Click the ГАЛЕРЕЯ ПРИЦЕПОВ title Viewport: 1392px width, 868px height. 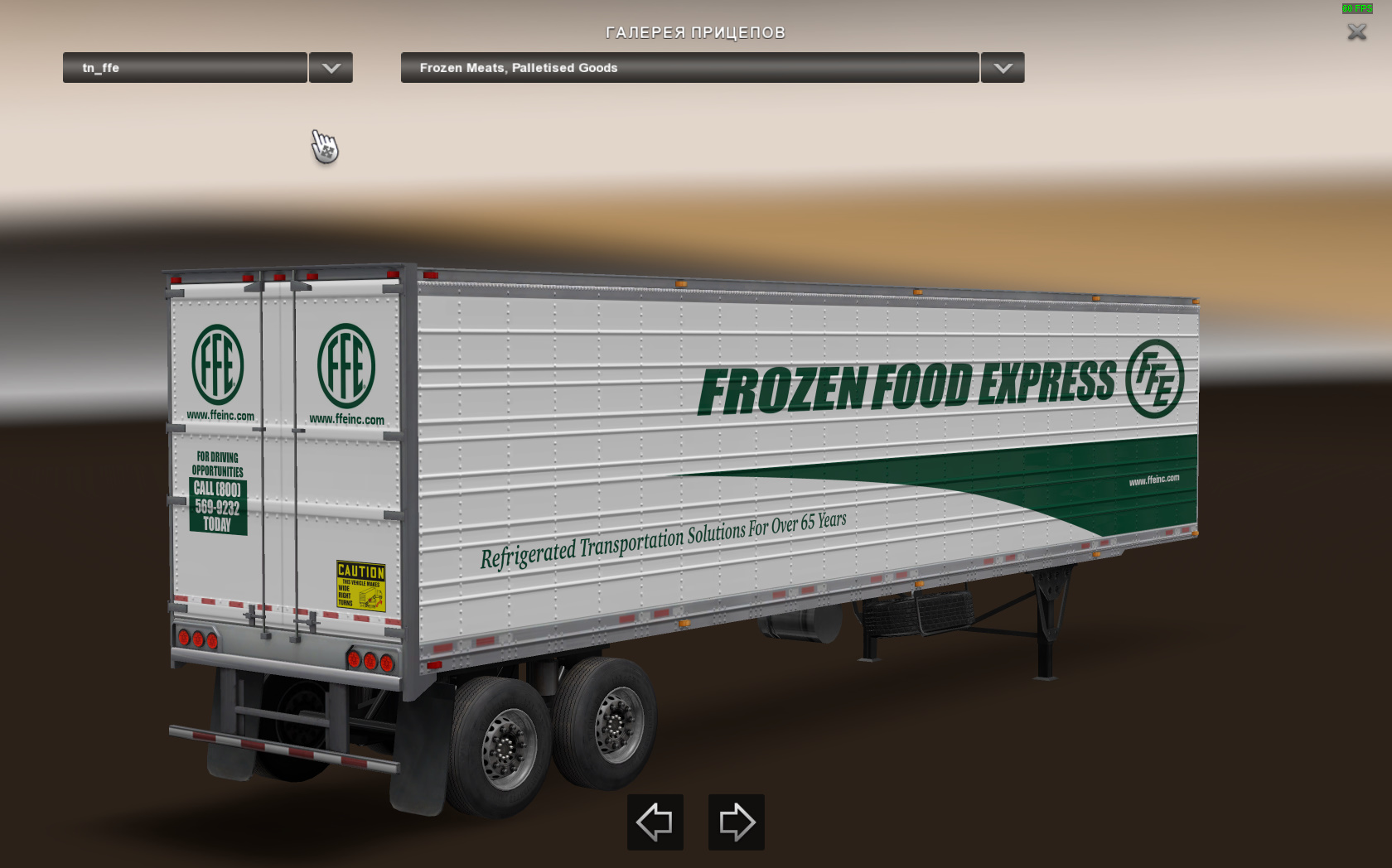coord(694,33)
